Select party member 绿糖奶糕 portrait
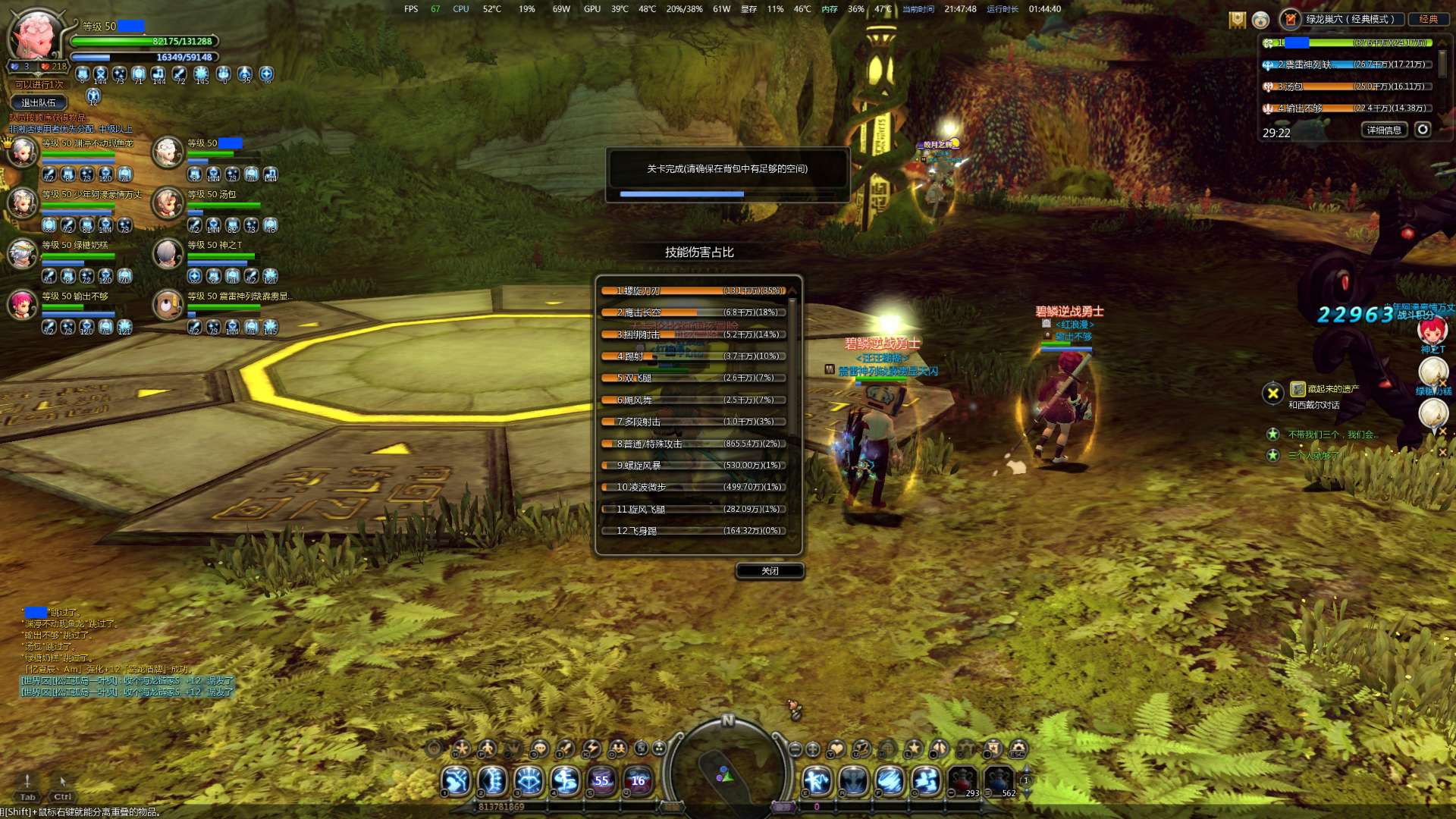Image resolution: width=1456 pixels, height=819 pixels. [23, 254]
